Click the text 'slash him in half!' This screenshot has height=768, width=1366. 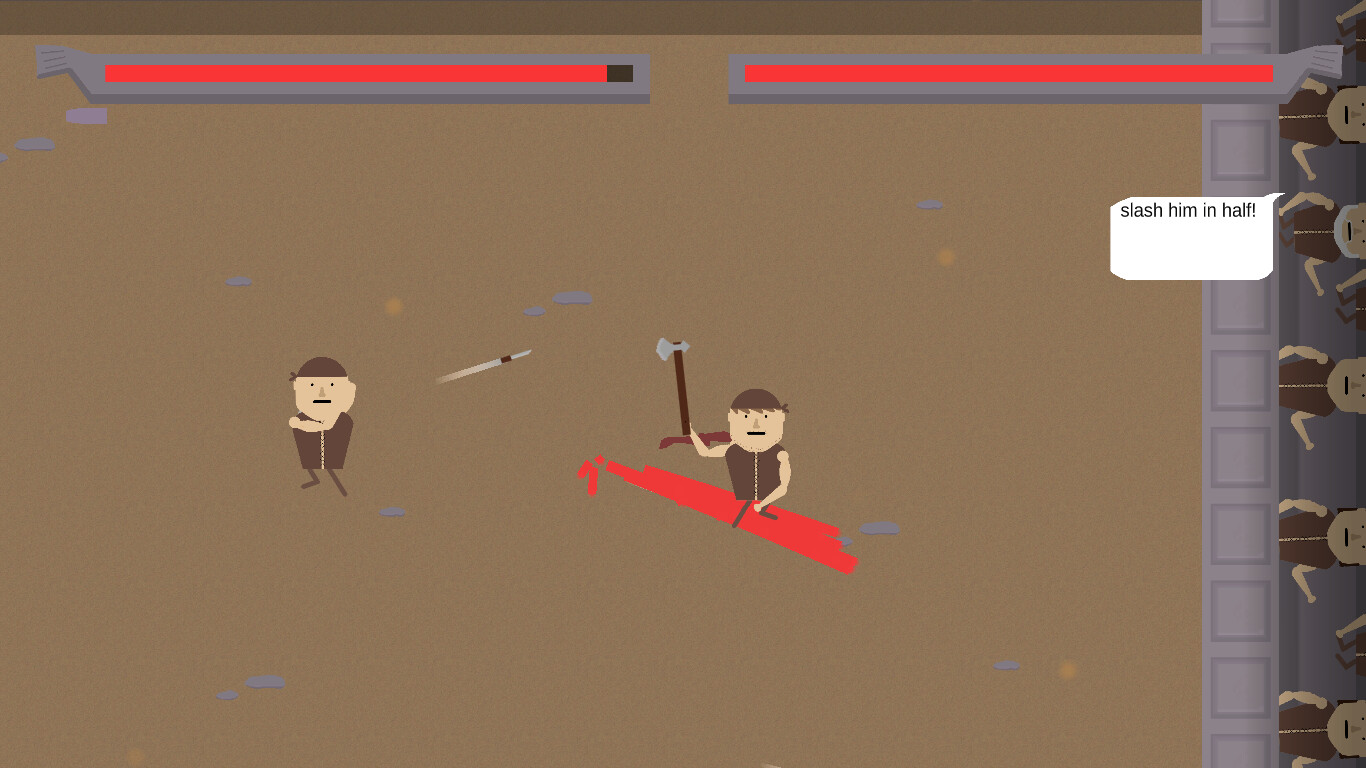1188,212
